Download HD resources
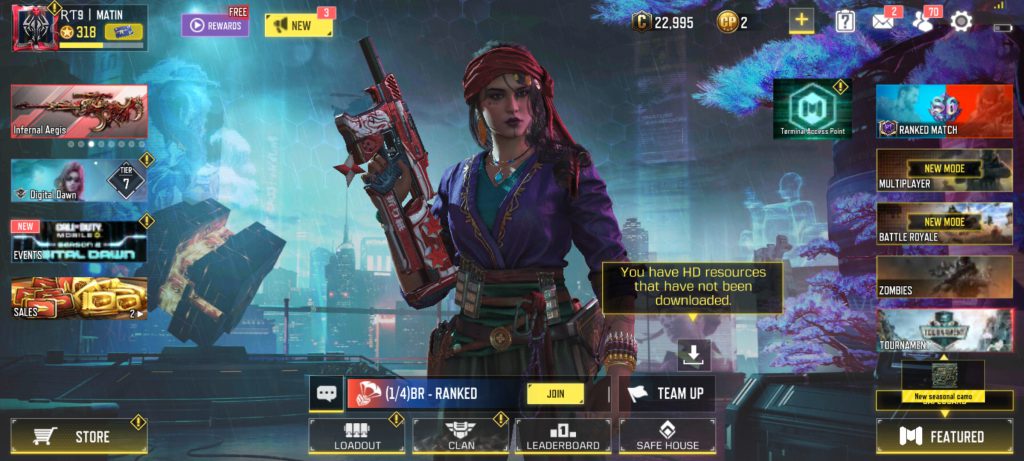This screenshot has width=1024, height=461. click(x=694, y=352)
